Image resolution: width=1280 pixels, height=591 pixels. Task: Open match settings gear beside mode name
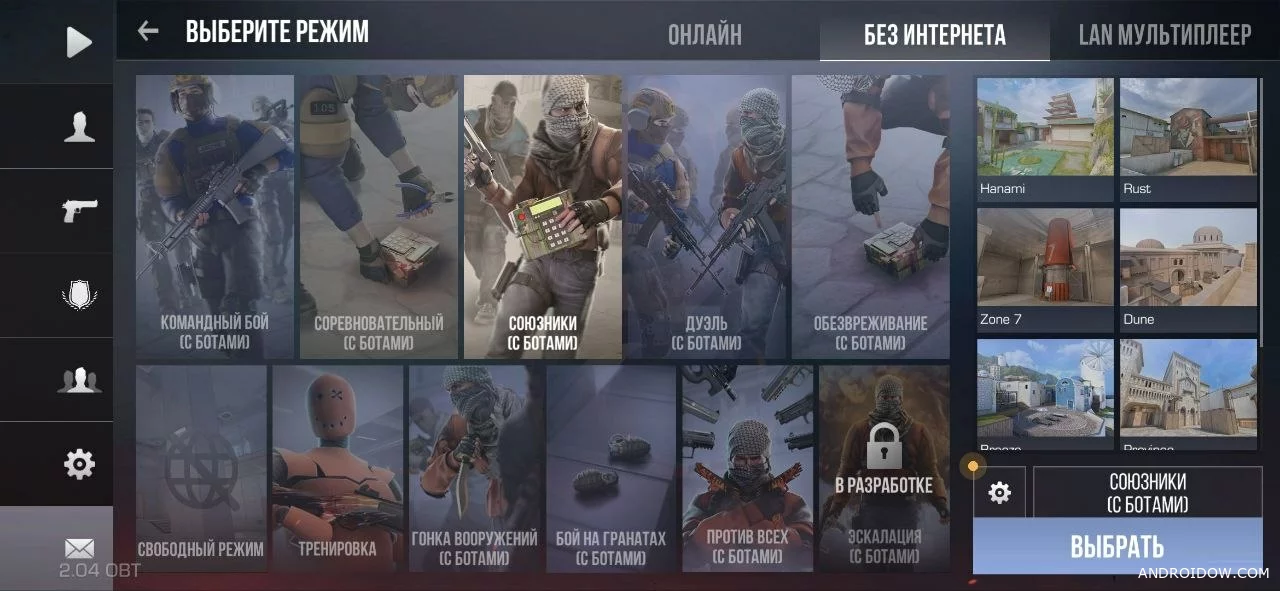999,492
